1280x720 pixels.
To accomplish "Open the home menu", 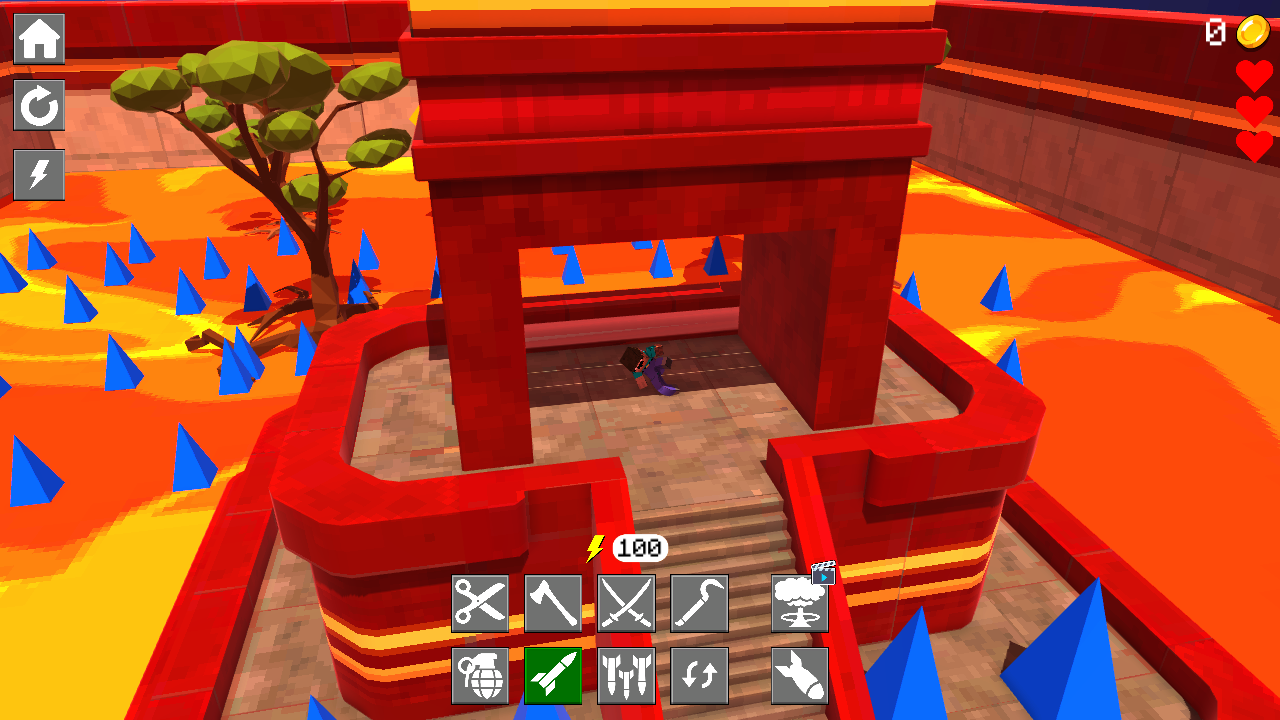I will 39,39.
